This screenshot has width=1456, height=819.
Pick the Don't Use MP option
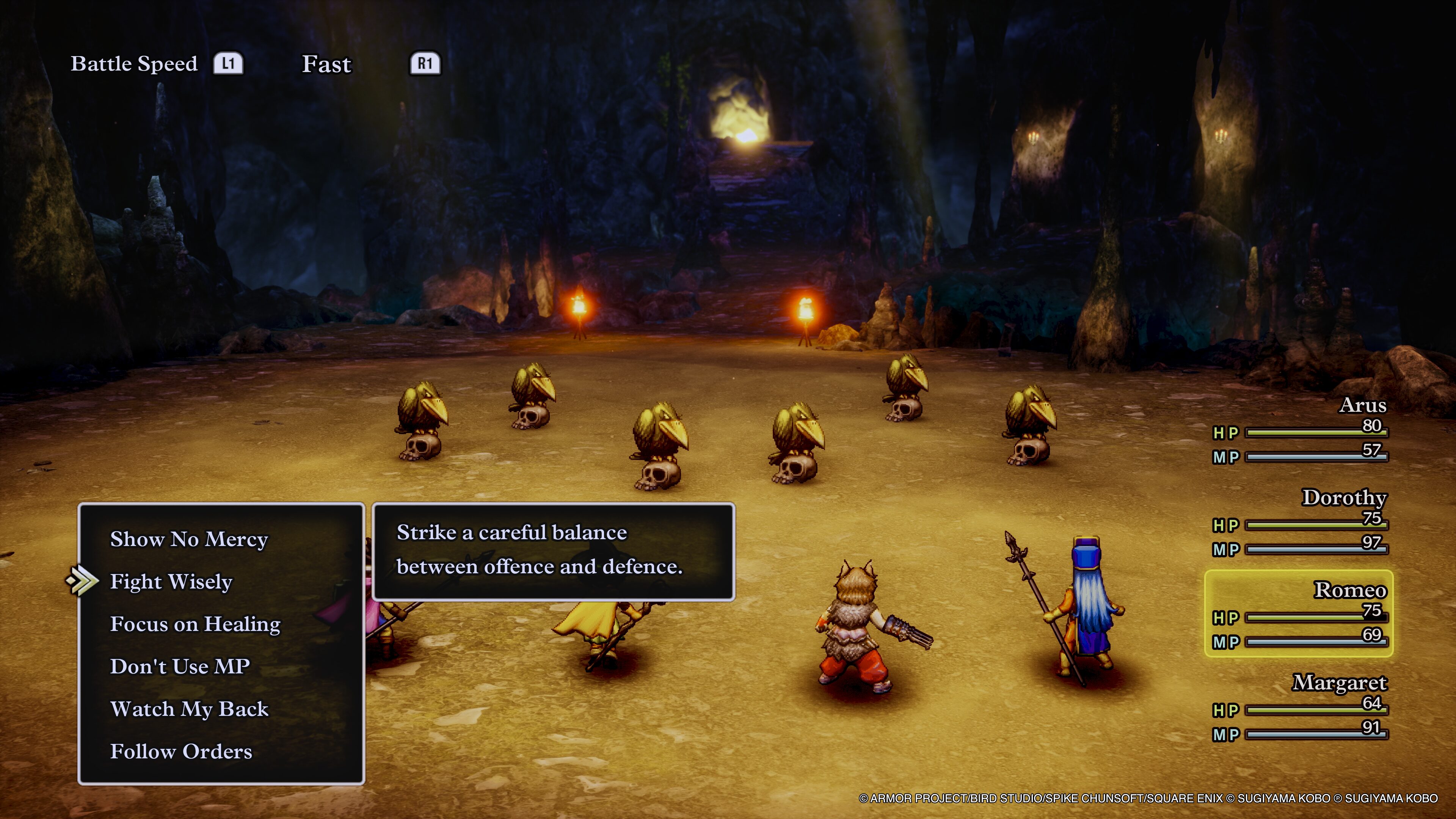click(x=180, y=667)
